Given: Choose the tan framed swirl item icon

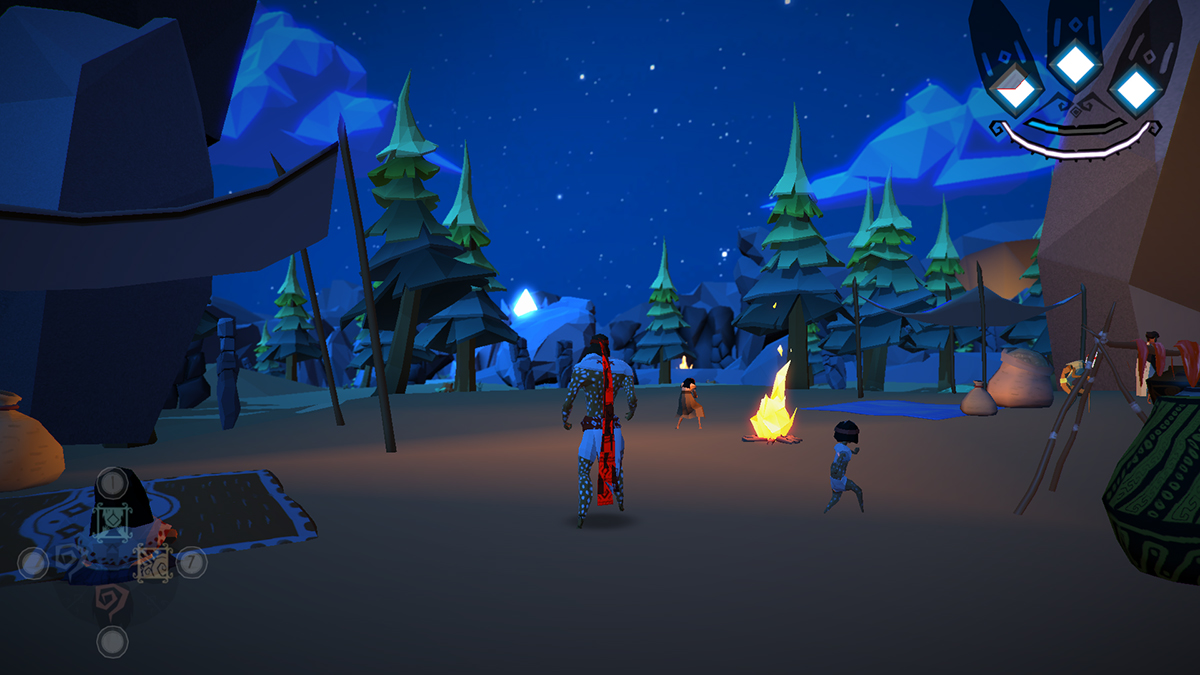Looking at the screenshot, I should [152, 563].
